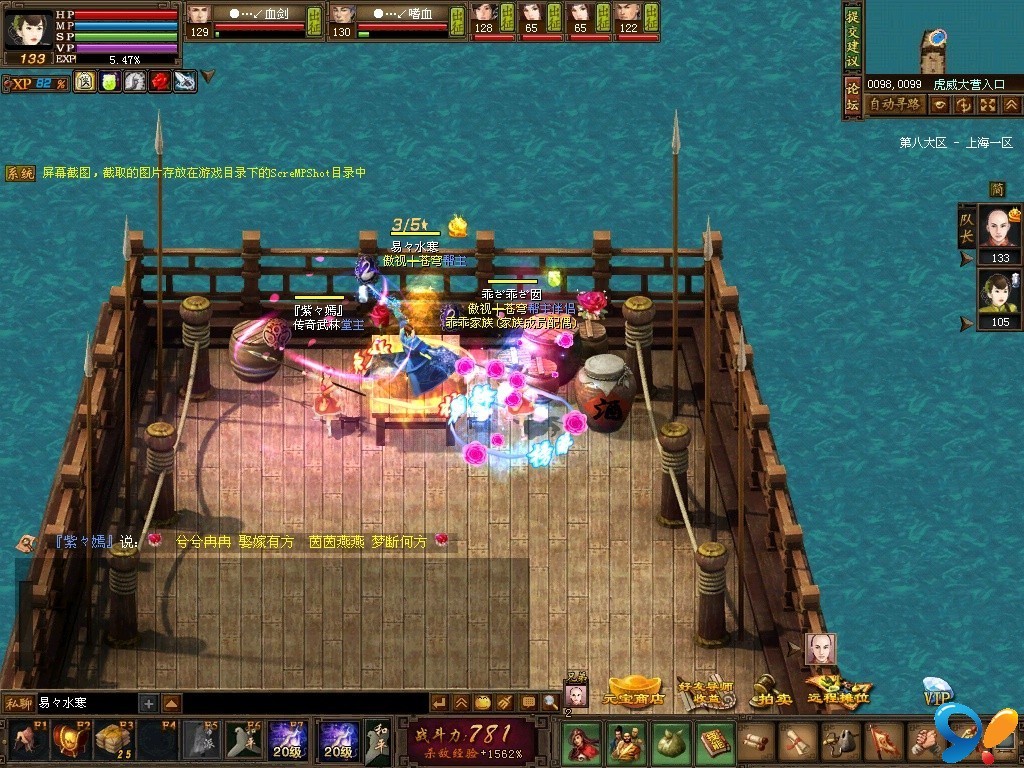The image size is (1024, 768).
Task: Click the 出征 button for pet 血剑
Action: click(314, 20)
